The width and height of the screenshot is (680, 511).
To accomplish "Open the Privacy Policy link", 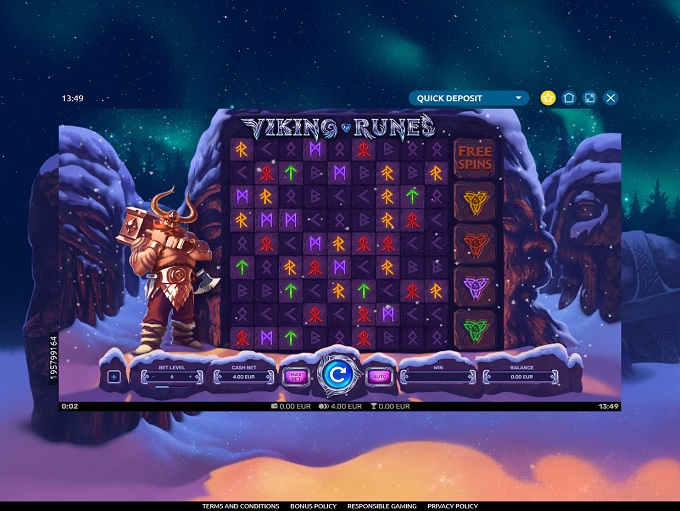I will [x=453, y=506].
